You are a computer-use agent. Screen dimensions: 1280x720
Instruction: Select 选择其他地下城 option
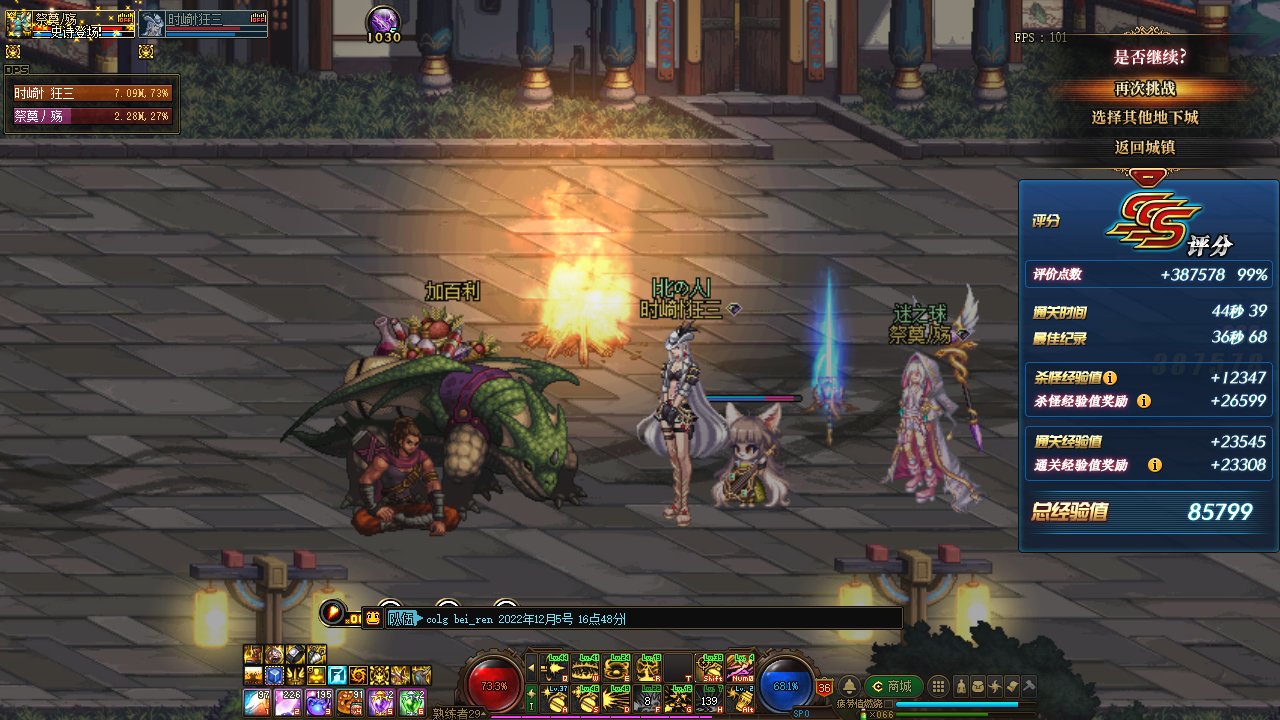point(1145,117)
